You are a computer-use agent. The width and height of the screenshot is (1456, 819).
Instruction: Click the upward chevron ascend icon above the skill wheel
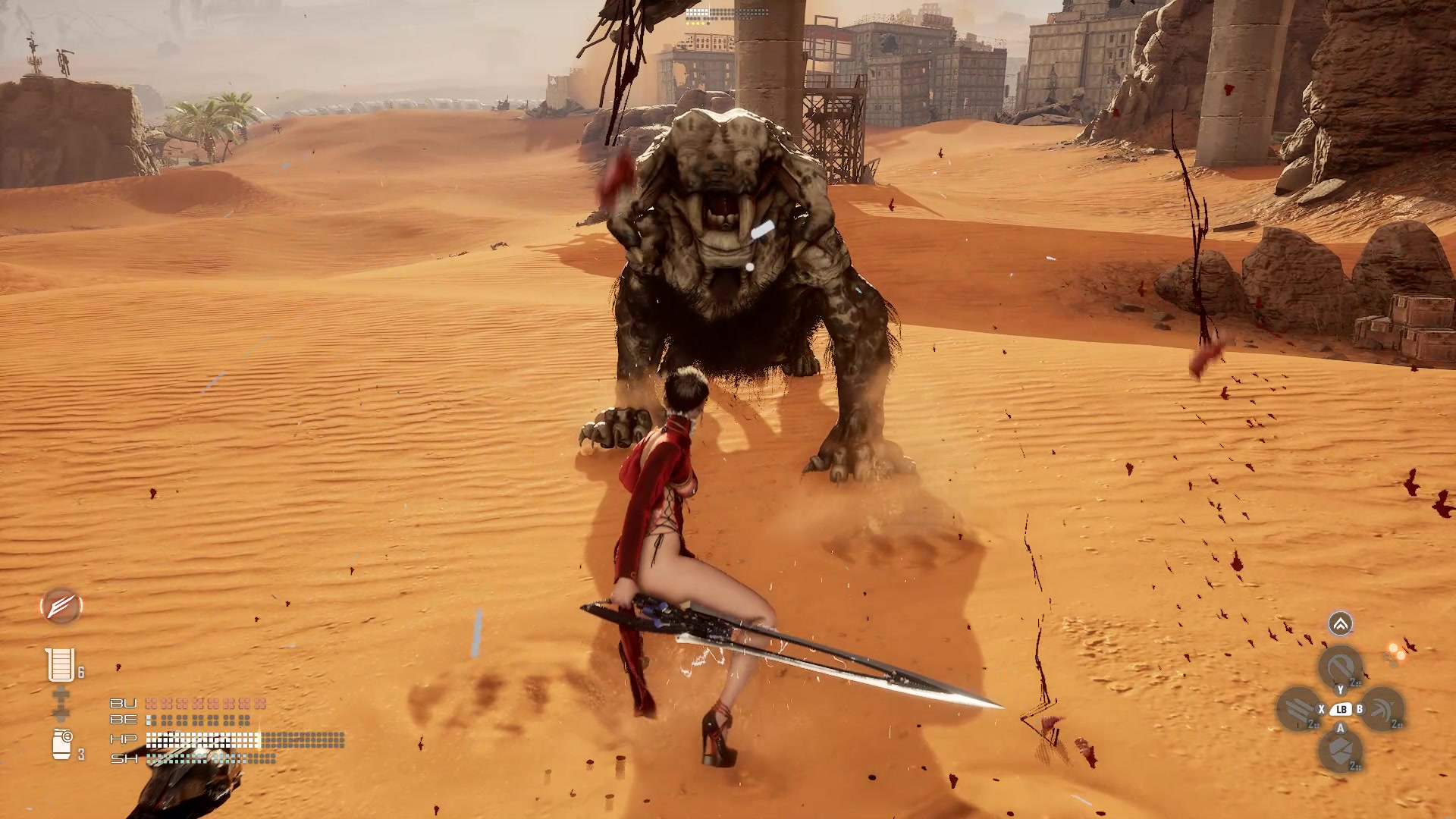pos(1340,624)
